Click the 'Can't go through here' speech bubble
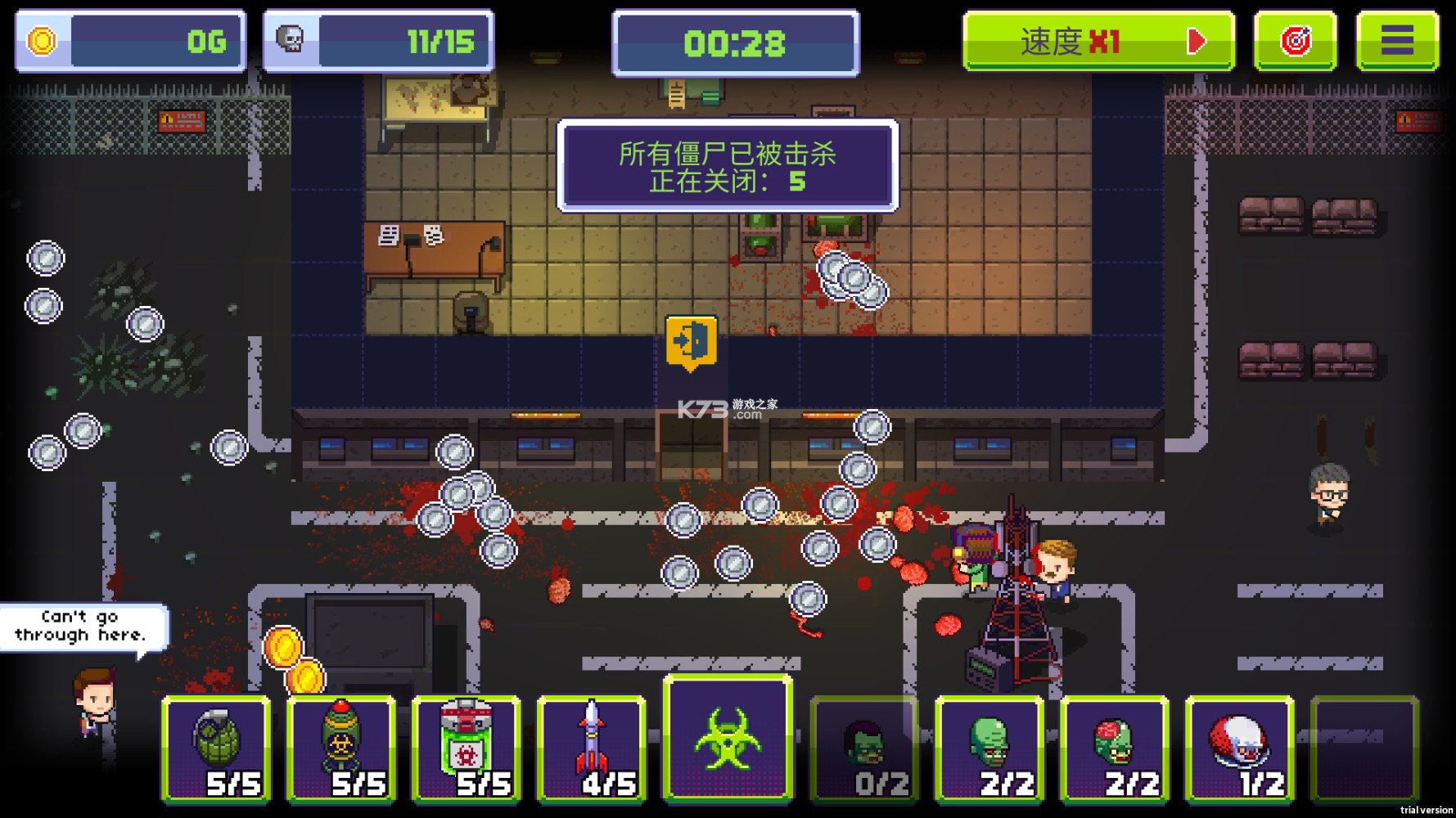1456x818 pixels. coord(82,626)
